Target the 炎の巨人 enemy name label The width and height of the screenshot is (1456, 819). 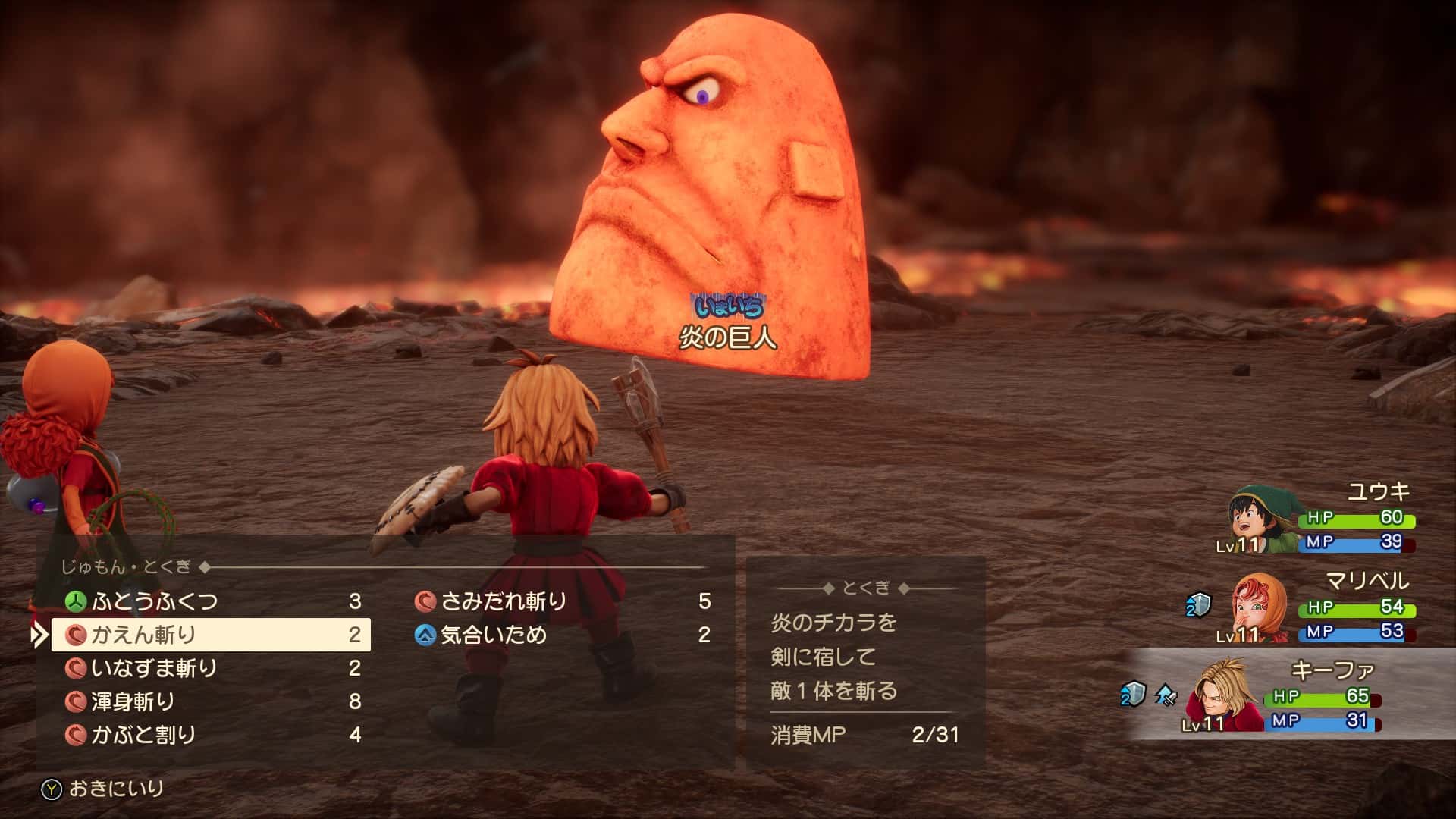(727, 337)
